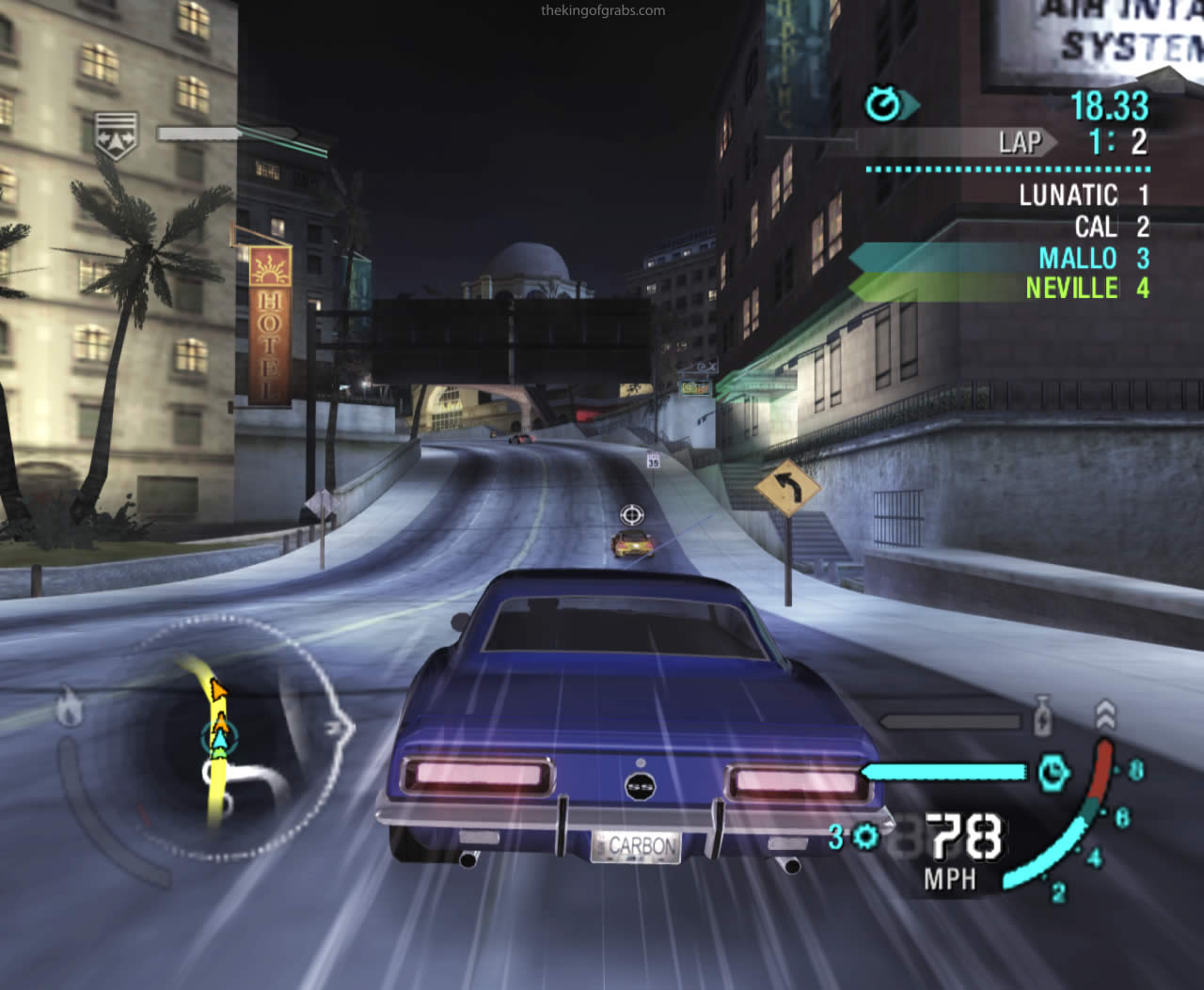The image size is (1204, 990).
Task: Click the crew member shield badge icon
Action: pyautogui.click(x=116, y=134)
